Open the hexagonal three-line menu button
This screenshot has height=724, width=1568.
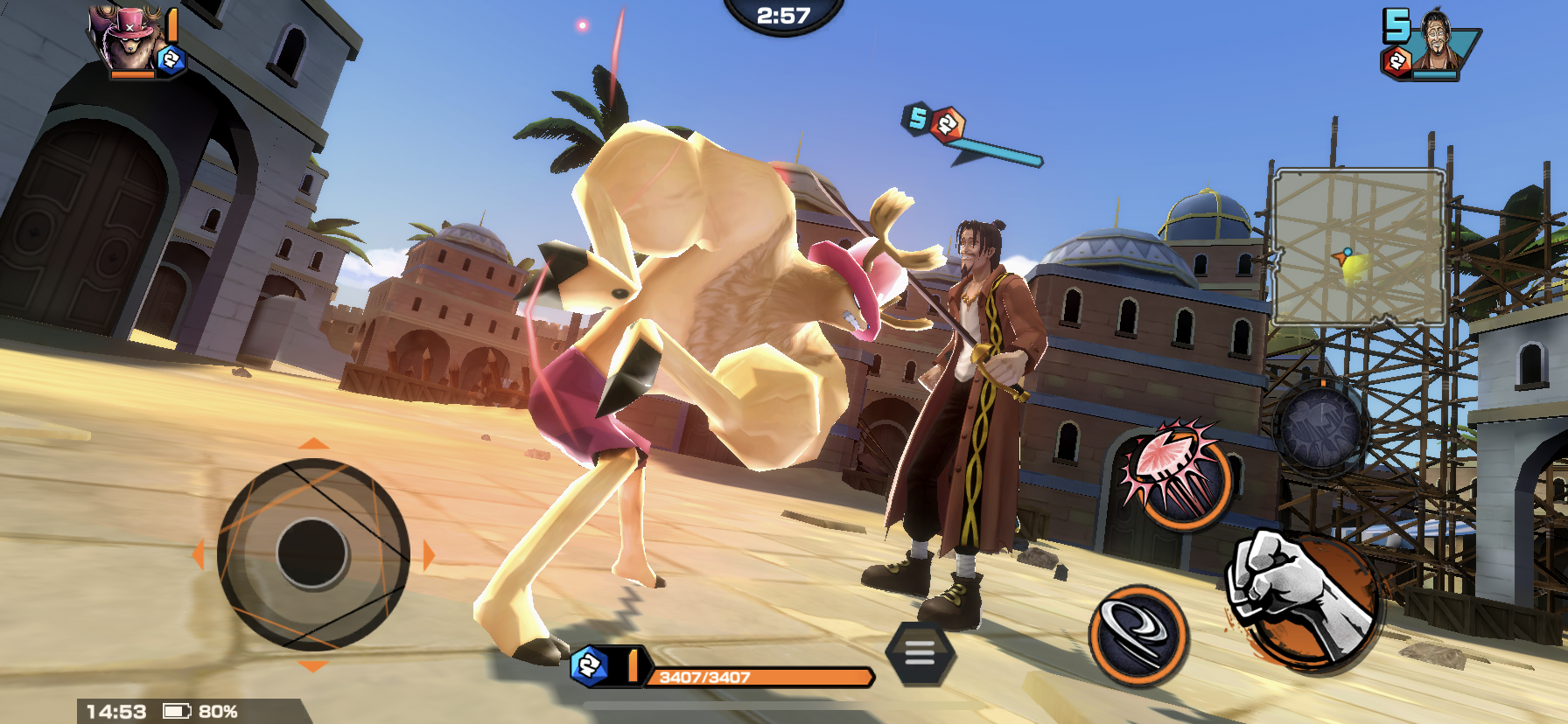coord(919,652)
